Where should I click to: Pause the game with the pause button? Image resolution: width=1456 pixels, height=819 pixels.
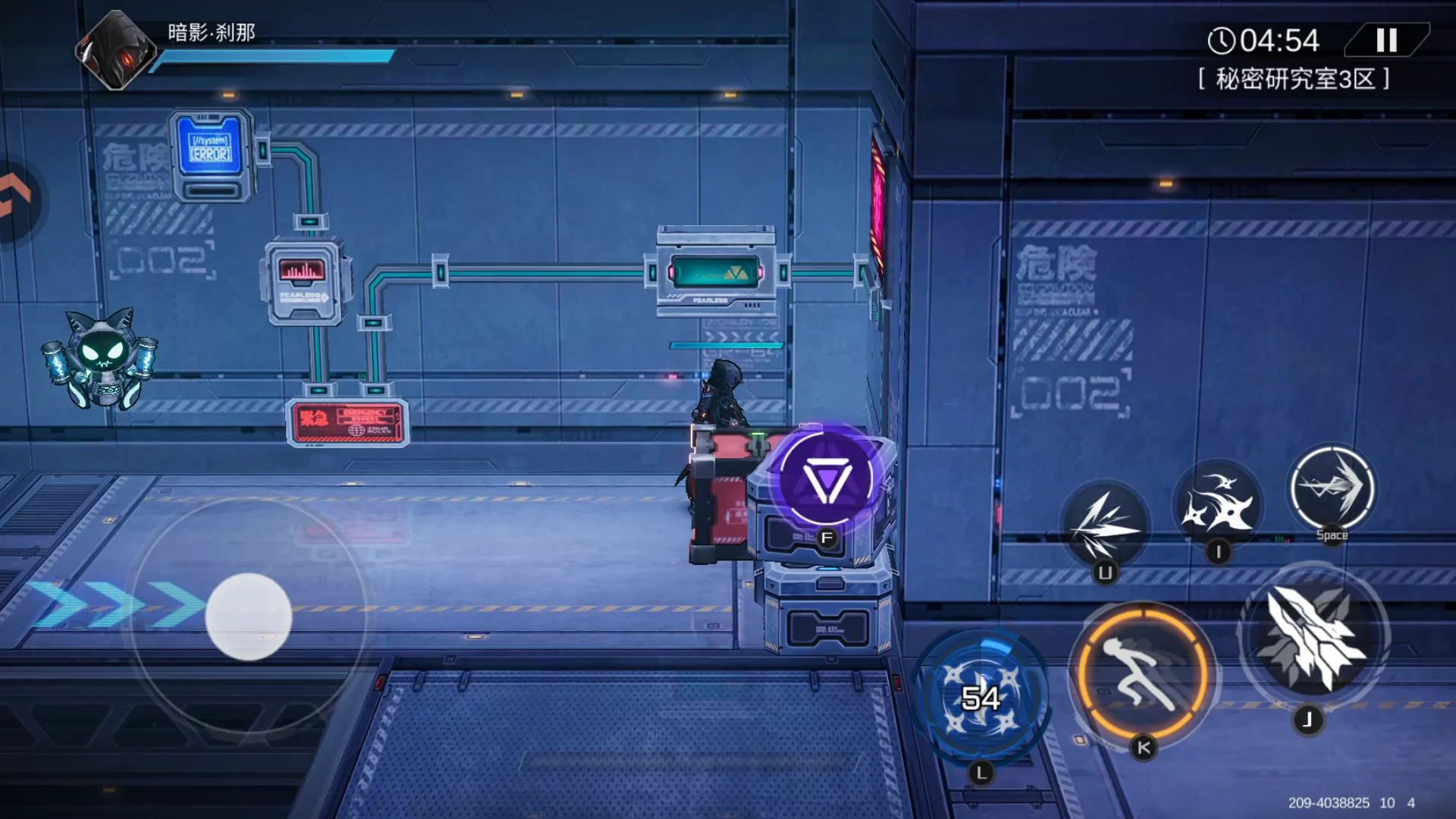click(x=1386, y=40)
